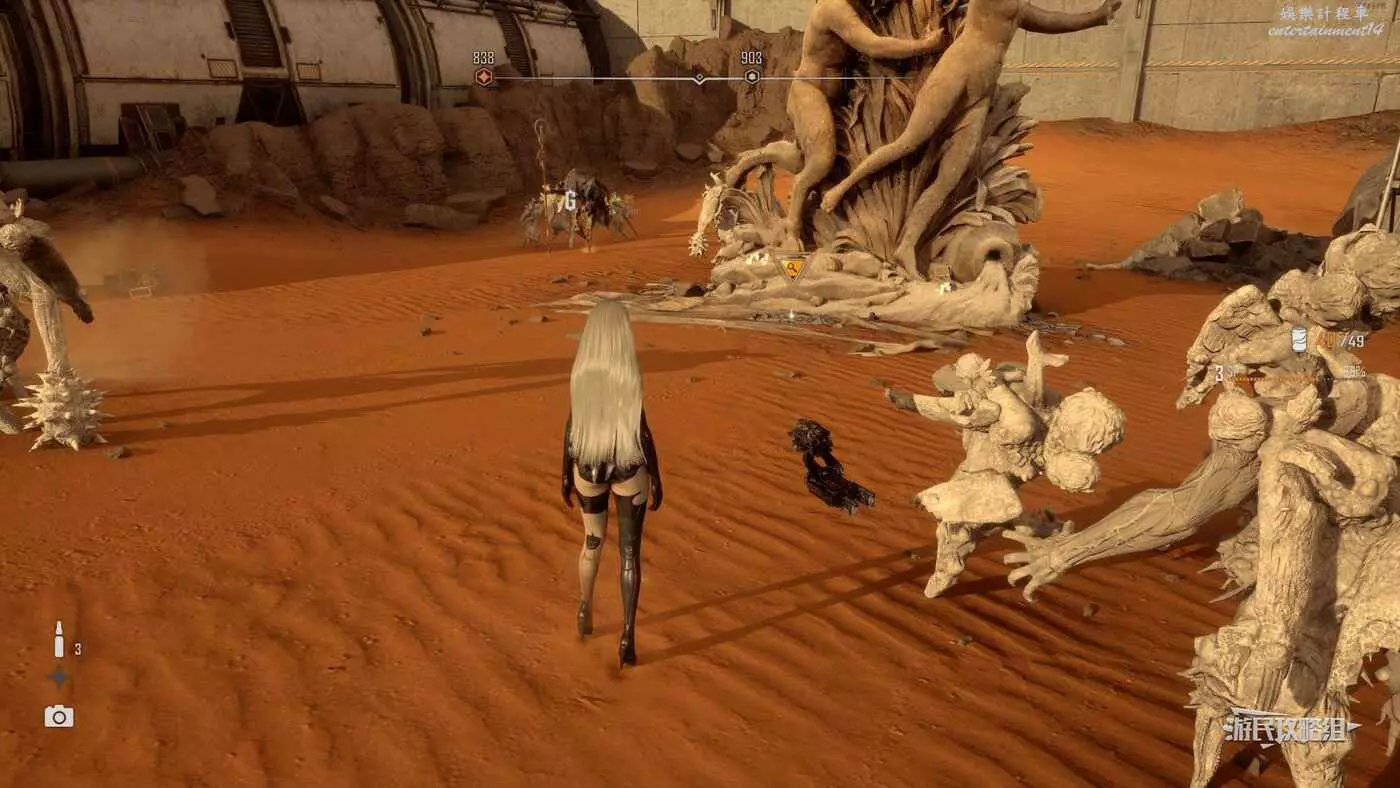1400x788 pixels.
Task: Click the yellow magnifier inspect marker
Action: [x=792, y=267]
